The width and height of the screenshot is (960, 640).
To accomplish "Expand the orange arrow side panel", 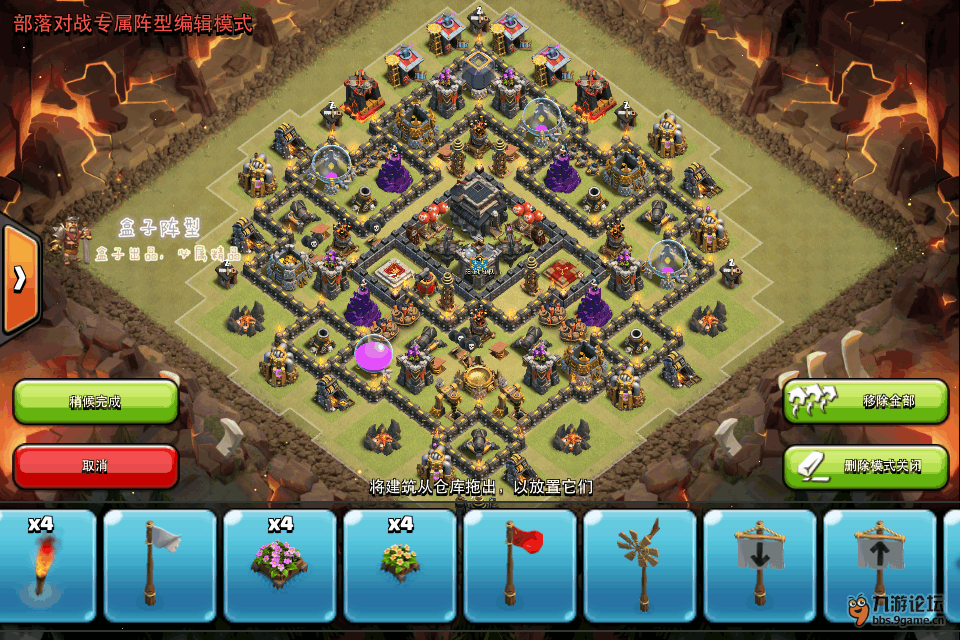I will click(19, 279).
